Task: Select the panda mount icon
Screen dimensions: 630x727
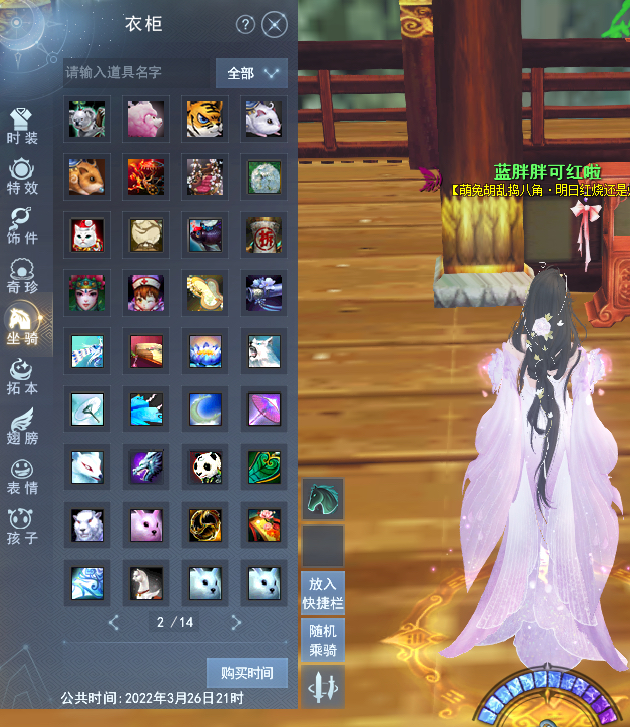Action: [x=204, y=466]
